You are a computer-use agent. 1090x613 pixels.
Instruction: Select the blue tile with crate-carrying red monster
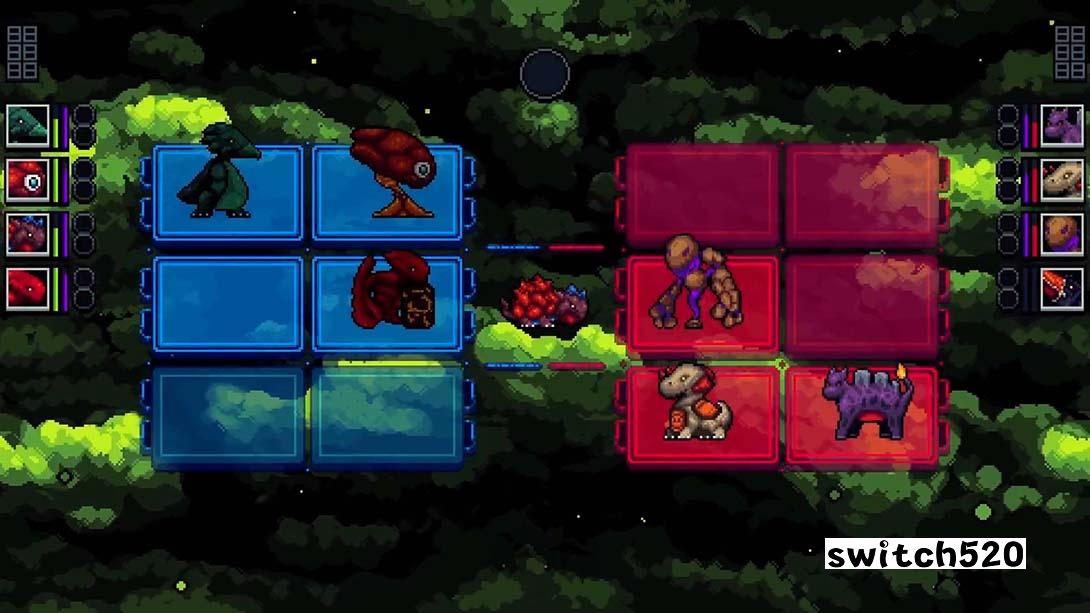(388, 304)
